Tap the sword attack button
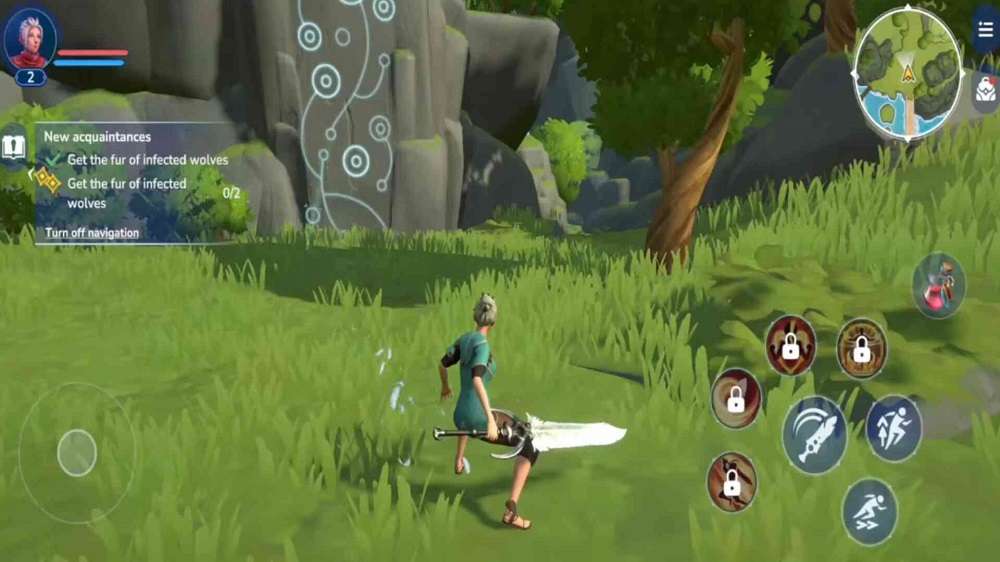 pyautogui.click(x=814, y=434)
